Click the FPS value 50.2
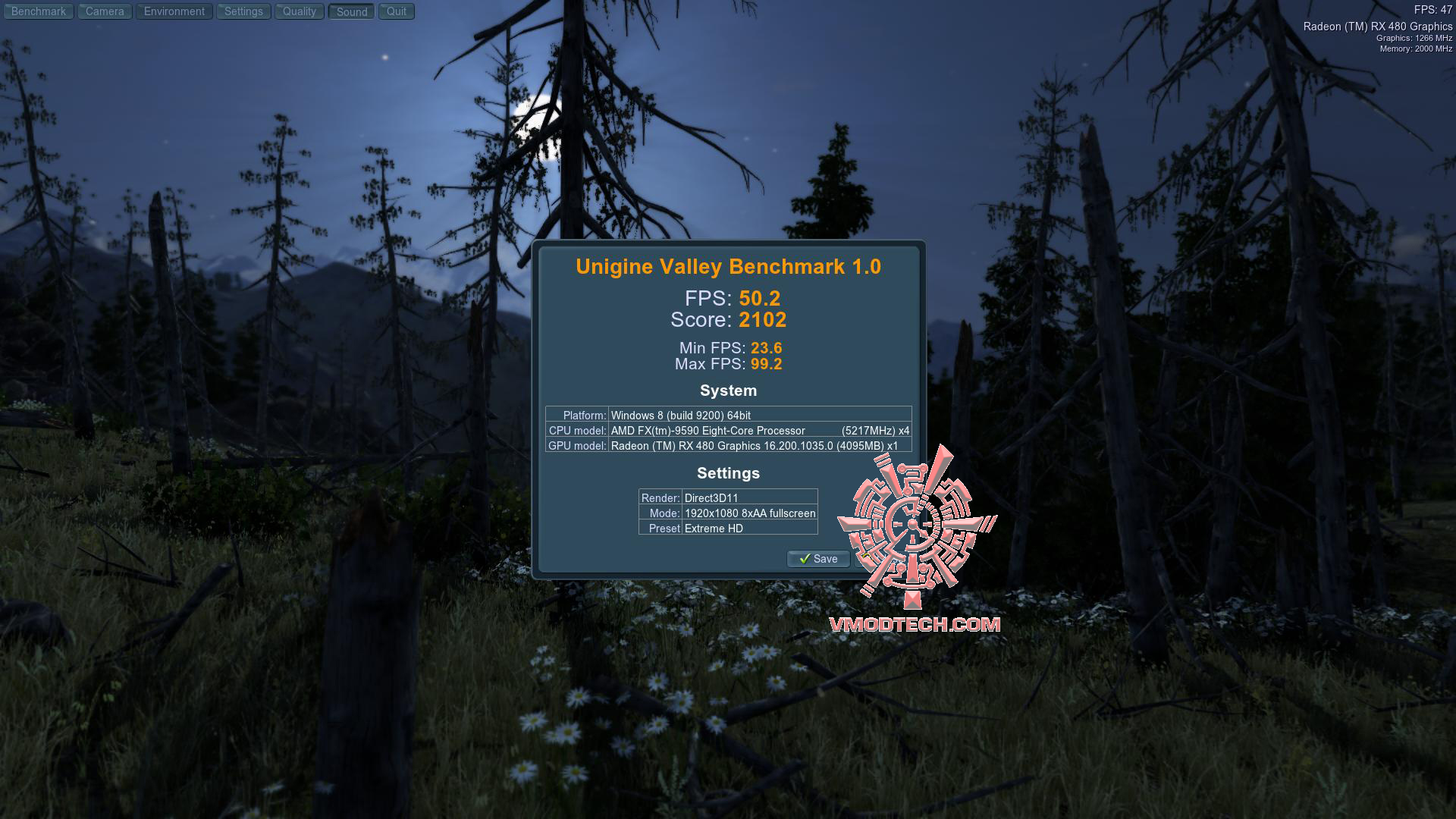The image size is (1456, 819). (761, 299)
